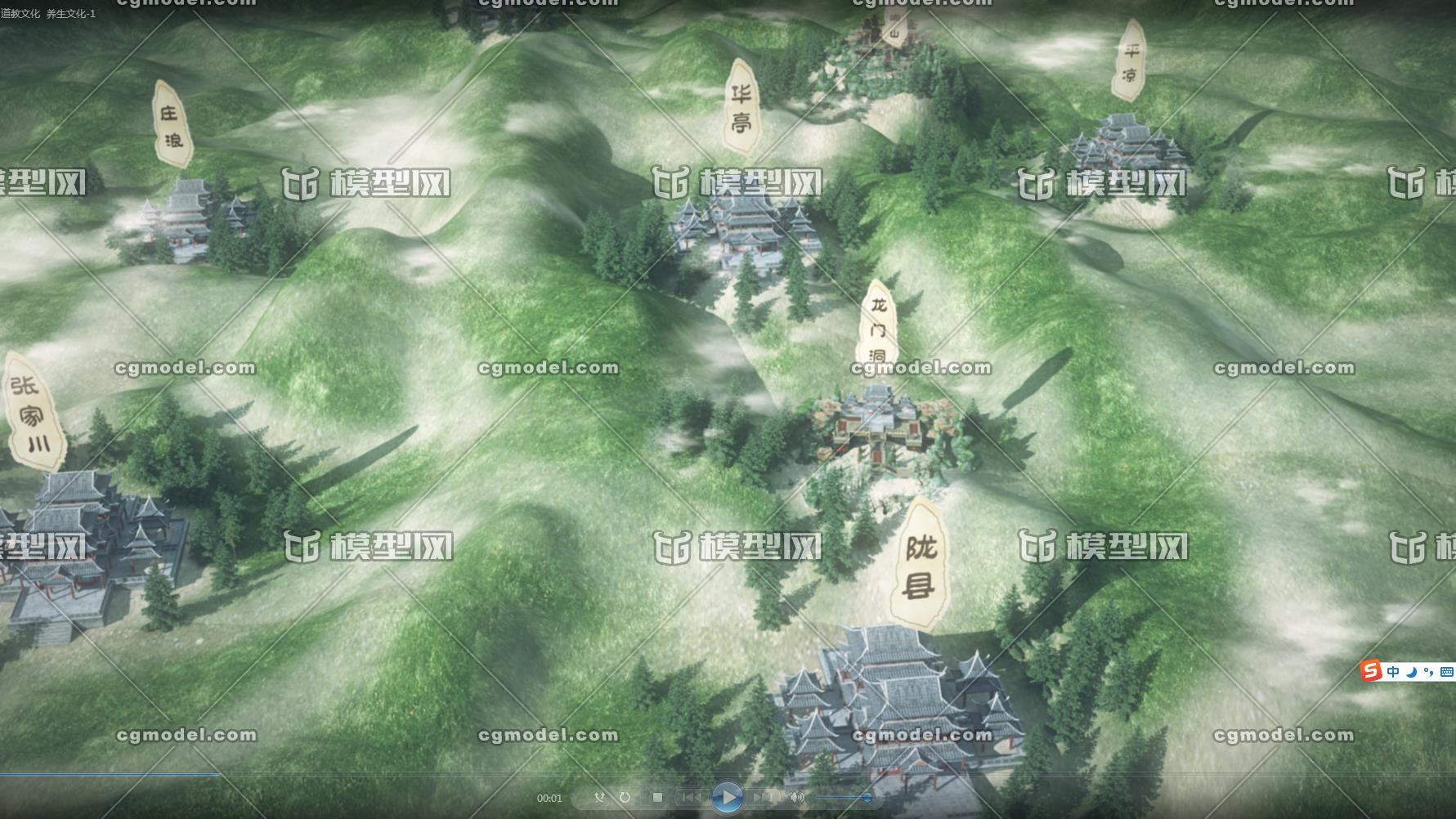
Task: Skip to the next track
Action: pos(764,797)
